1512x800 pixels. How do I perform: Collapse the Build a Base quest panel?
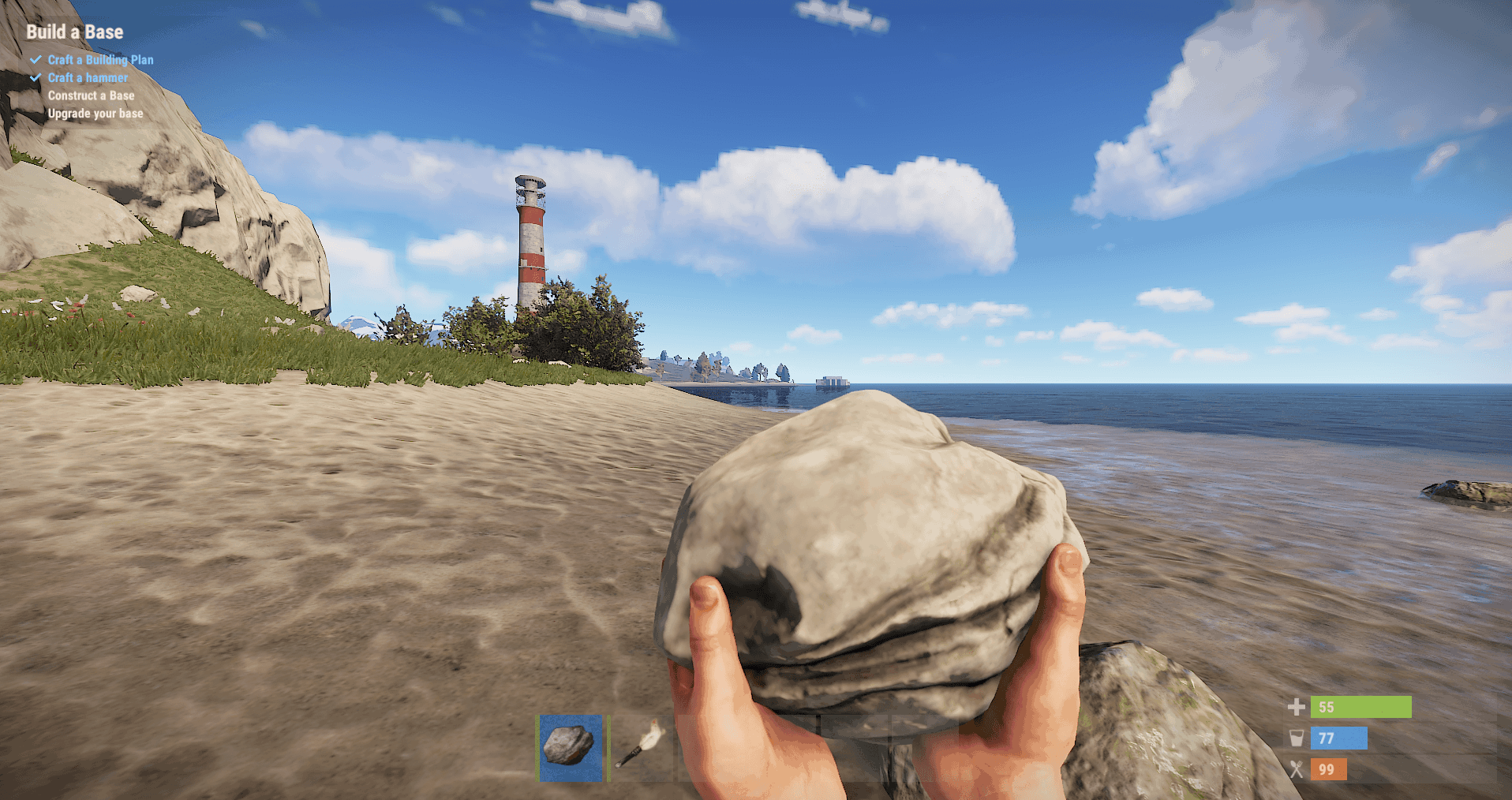click(x=75, y=32)
